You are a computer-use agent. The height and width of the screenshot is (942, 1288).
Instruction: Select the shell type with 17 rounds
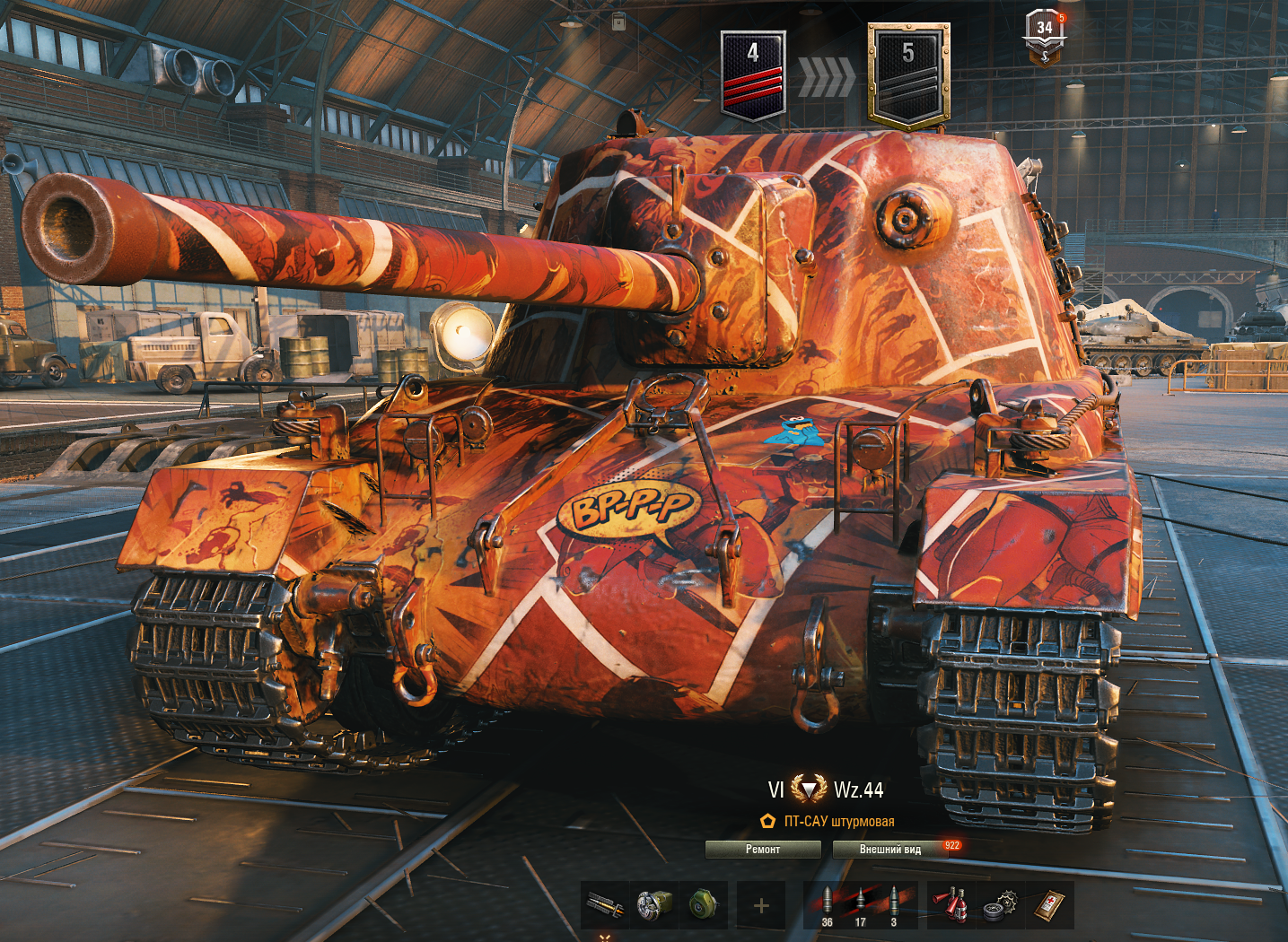click(860, 905)
